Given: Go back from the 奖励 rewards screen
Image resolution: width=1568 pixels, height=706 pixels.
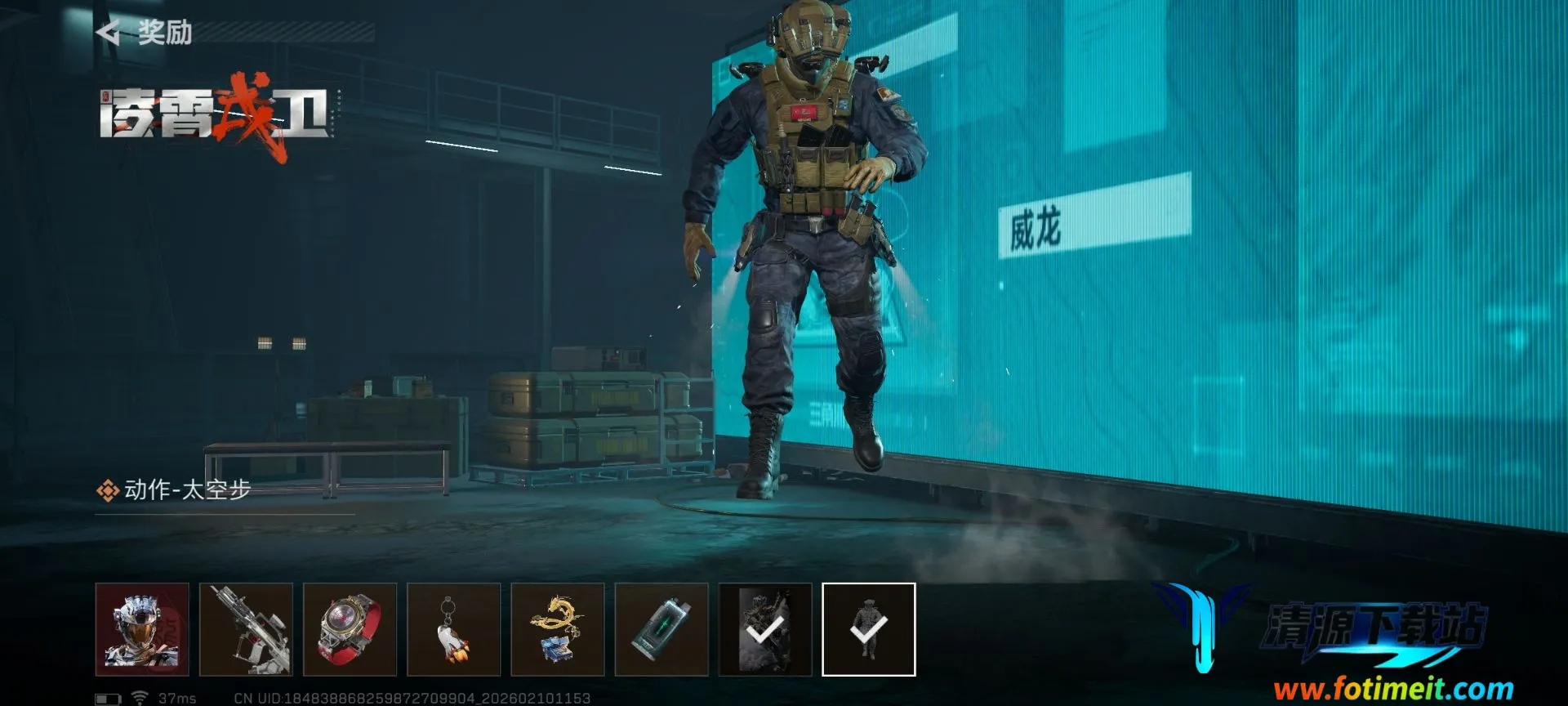Looking at the screenshot, I should [x=108, y=33].
